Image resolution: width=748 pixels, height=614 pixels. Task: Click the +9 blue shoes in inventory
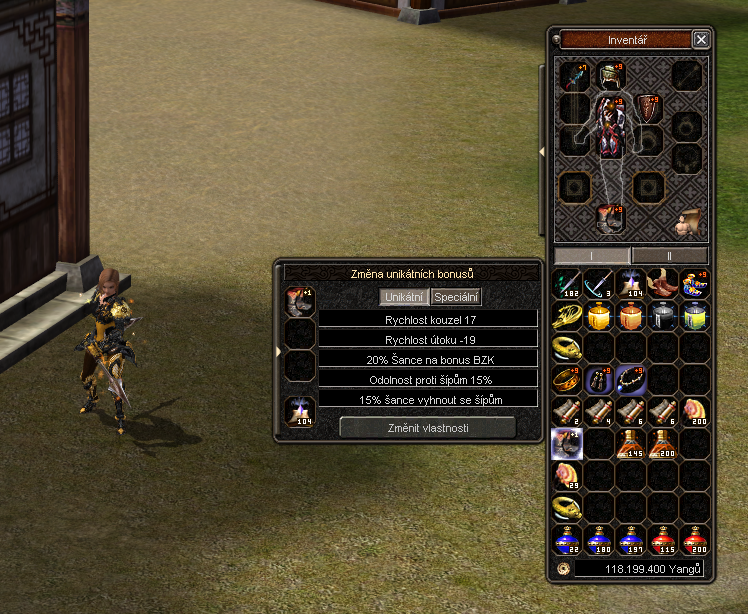pyautogui.click(x=696, y=283)
